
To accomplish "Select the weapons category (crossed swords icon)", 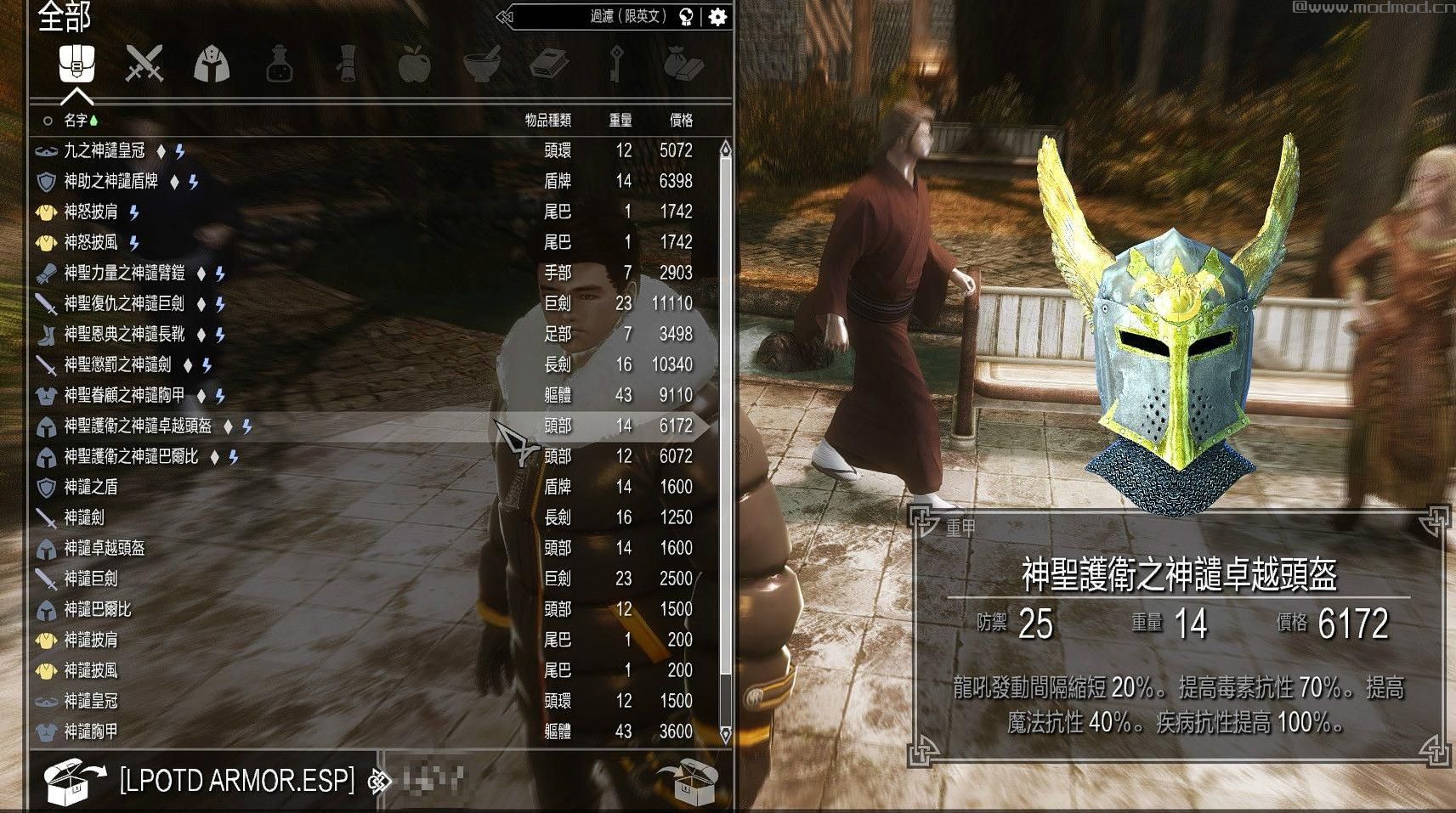I will (x=144, y=66).
